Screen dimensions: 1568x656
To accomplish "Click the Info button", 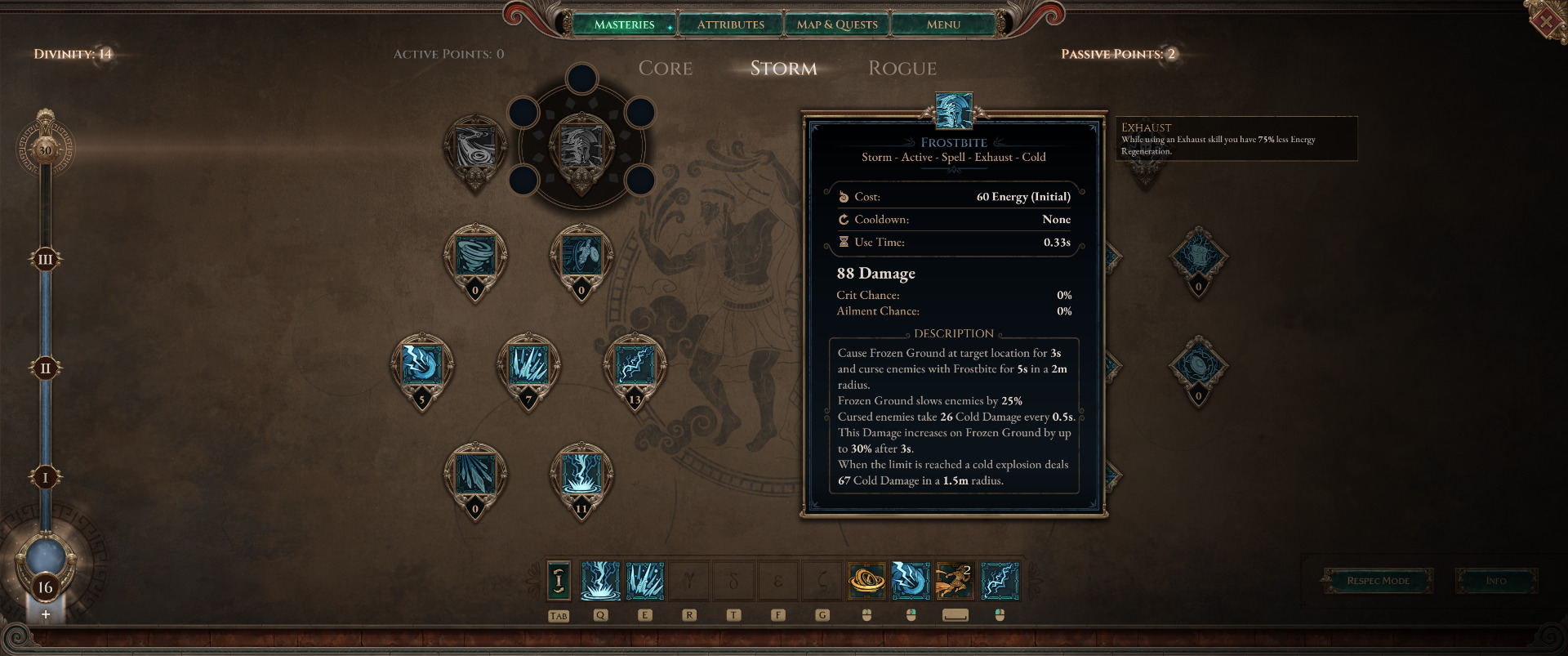I will pos(1496,581).
